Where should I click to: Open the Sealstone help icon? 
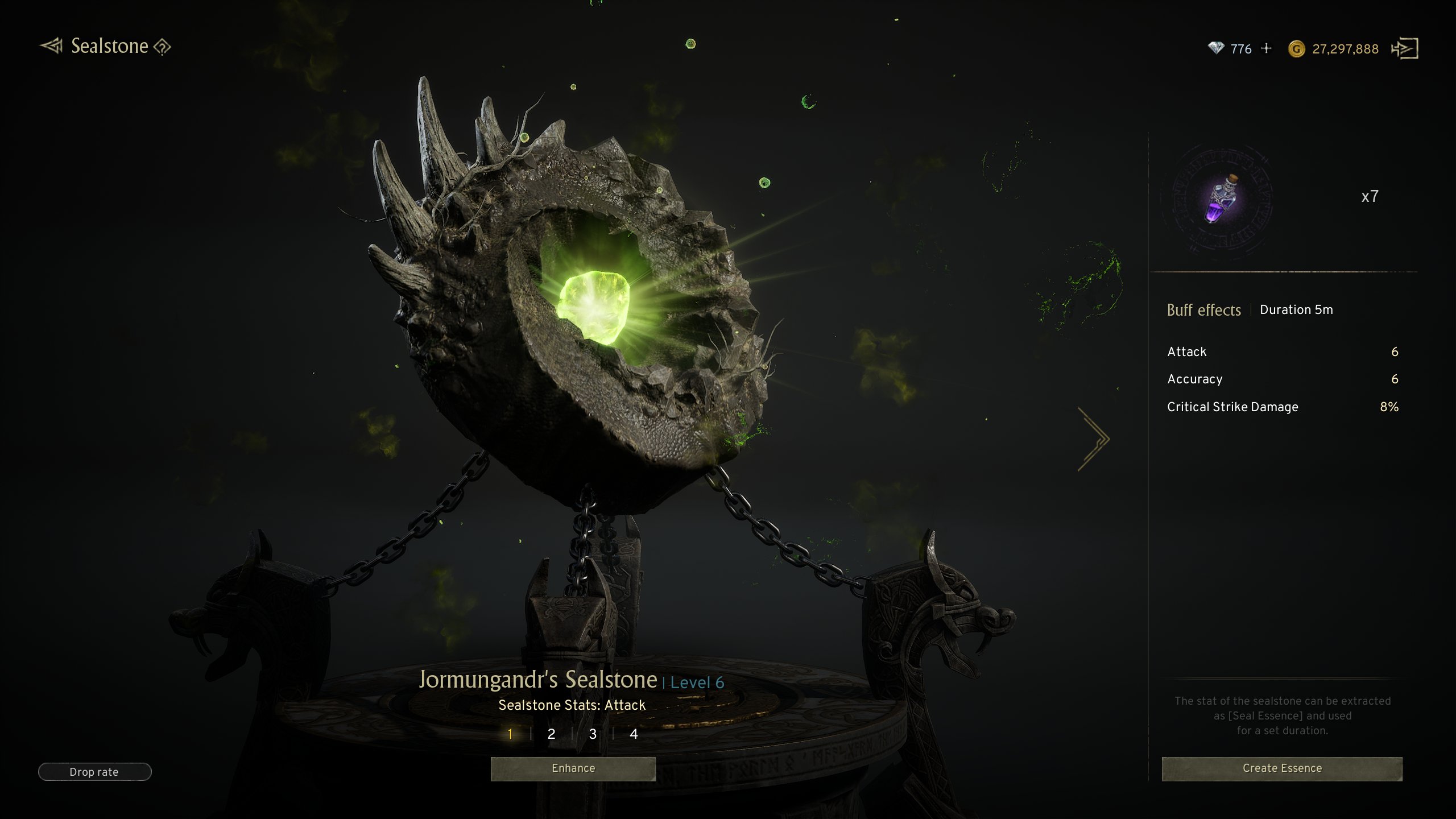[x=163, y=47]
